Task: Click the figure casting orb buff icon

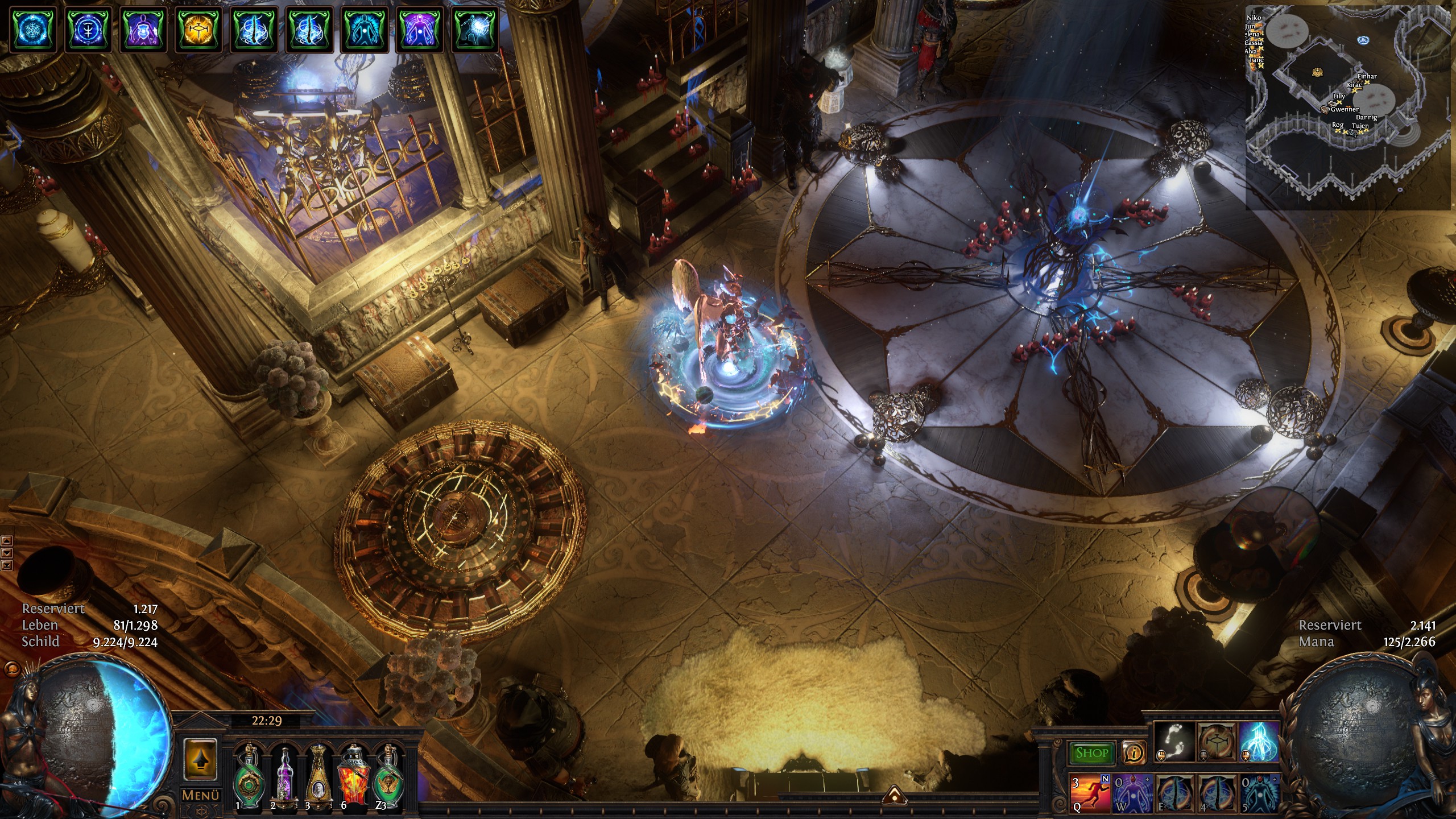Action: click(x=475, y=28)
